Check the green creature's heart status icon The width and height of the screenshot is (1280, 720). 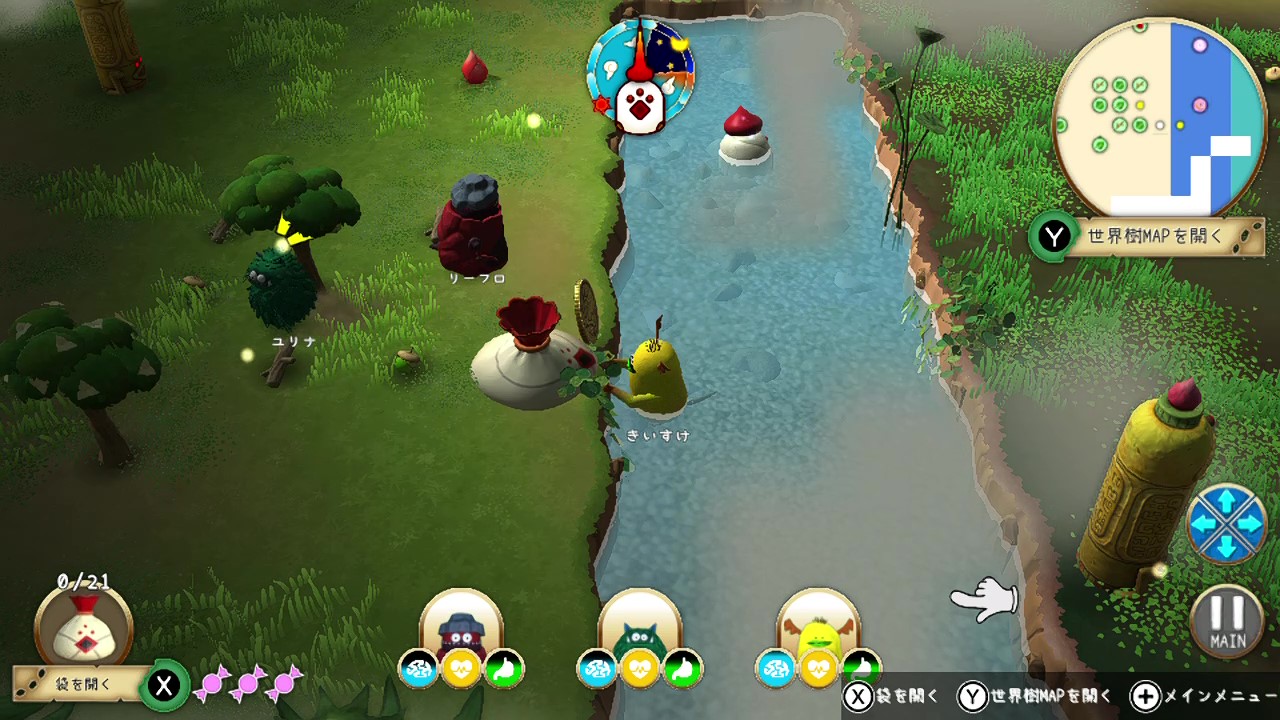[x=640, y=669]
